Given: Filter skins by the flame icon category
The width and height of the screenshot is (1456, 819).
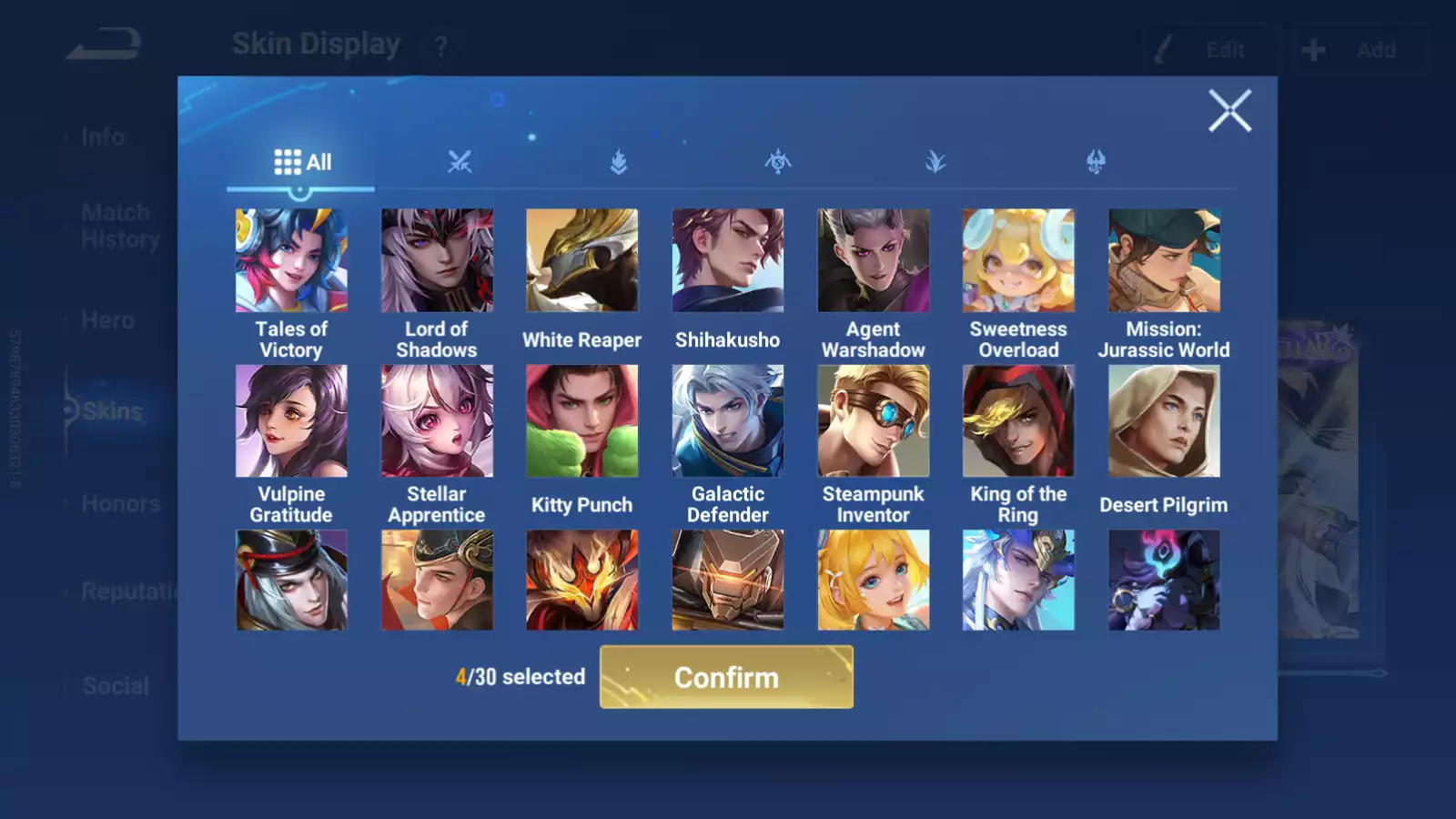Looking at the screenshot, I should point(619,163).
